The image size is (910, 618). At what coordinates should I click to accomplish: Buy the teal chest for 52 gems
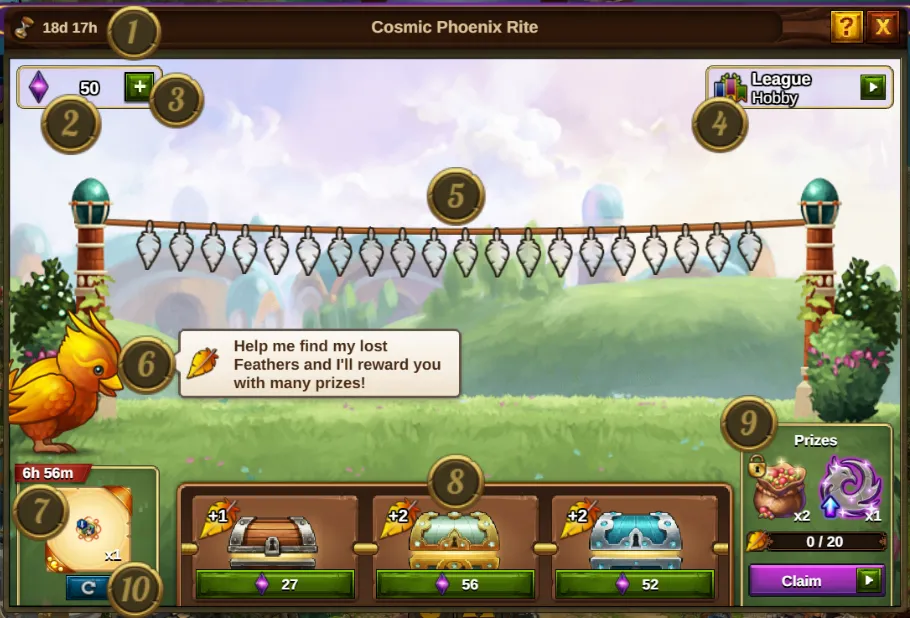635,584
